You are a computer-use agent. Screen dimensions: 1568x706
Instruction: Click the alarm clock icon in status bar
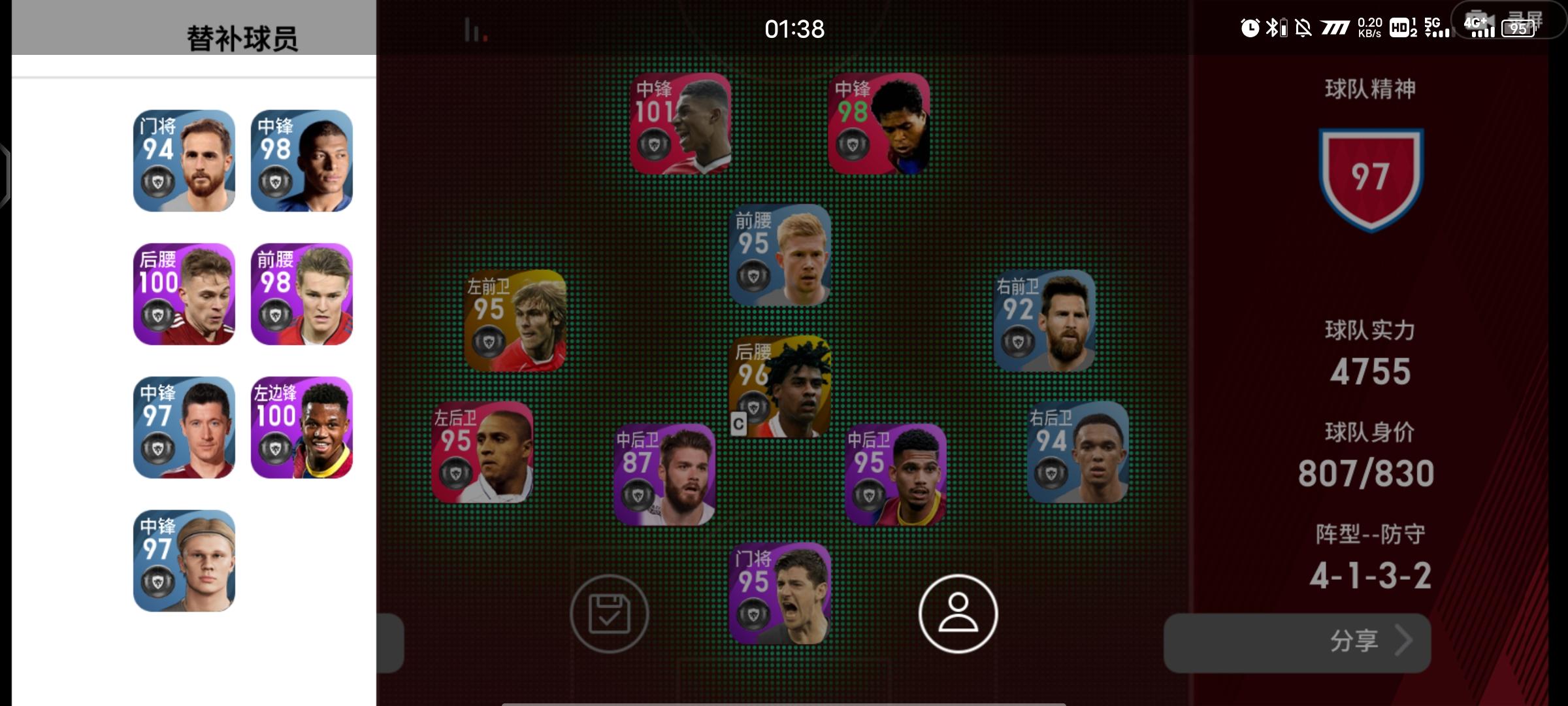1250,27
